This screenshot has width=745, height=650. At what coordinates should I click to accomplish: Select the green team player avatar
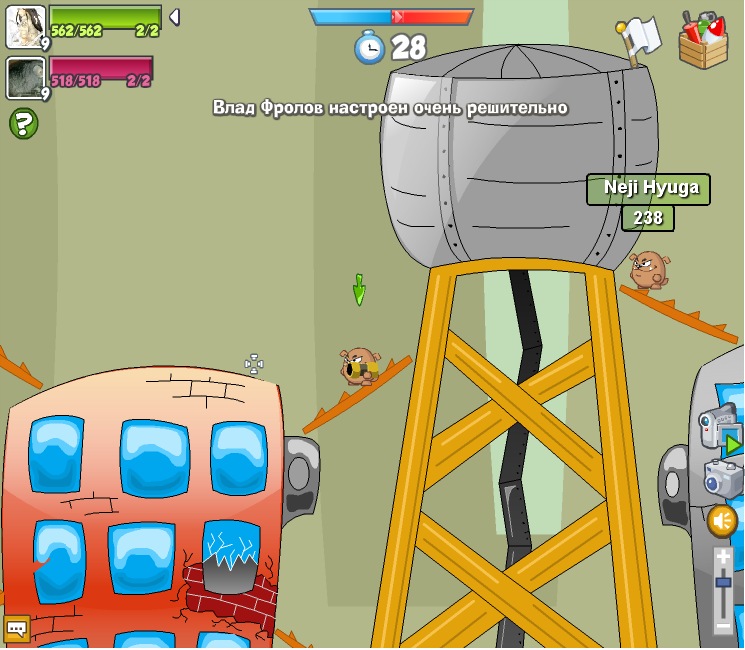point(25,26)
